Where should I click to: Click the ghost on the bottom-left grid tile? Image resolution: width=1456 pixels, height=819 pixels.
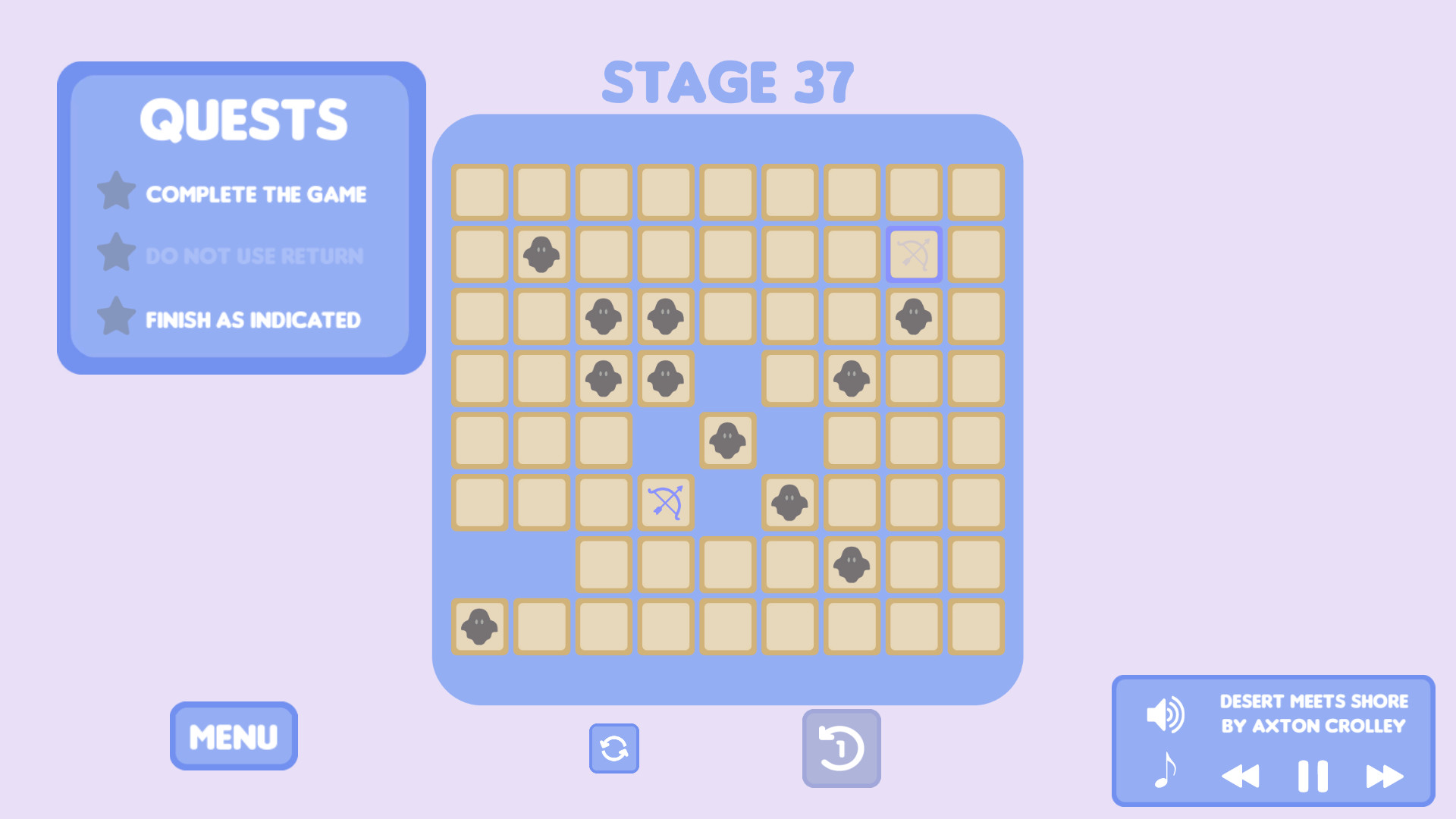(x=479, y=627)
